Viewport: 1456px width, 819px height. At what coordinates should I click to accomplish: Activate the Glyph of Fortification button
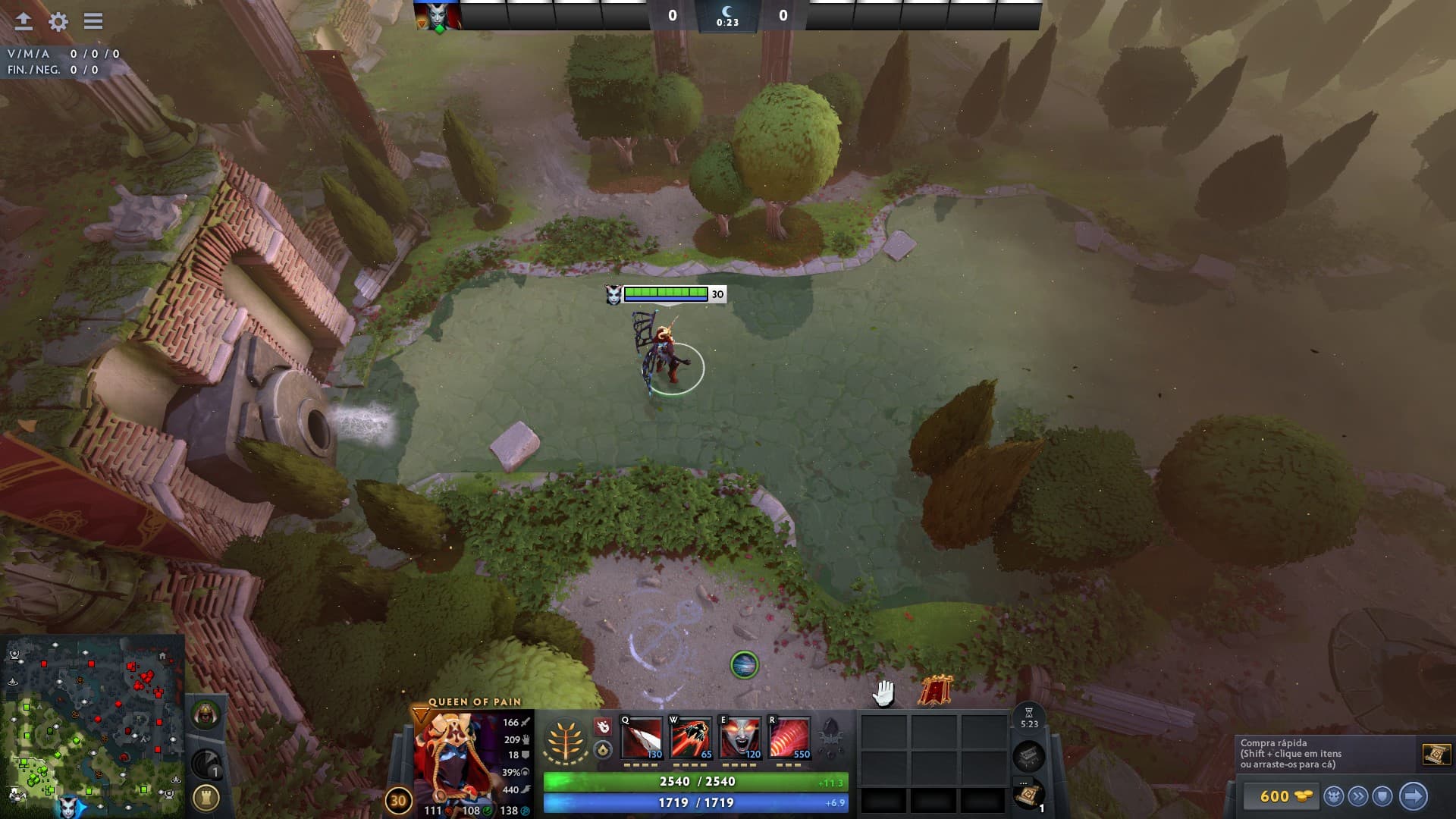tap(206, 797)
